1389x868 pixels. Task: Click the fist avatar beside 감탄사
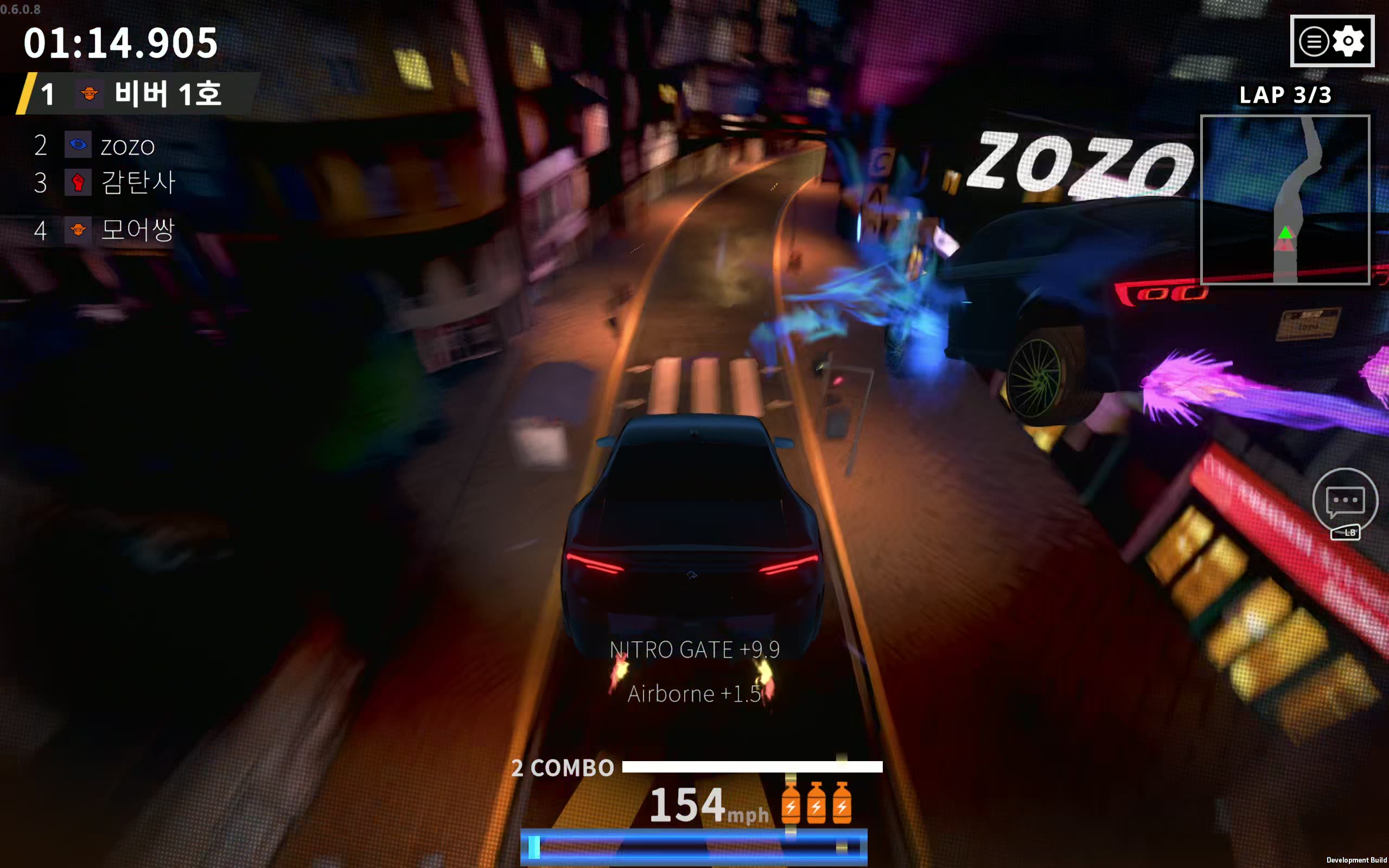click(79, 182)
